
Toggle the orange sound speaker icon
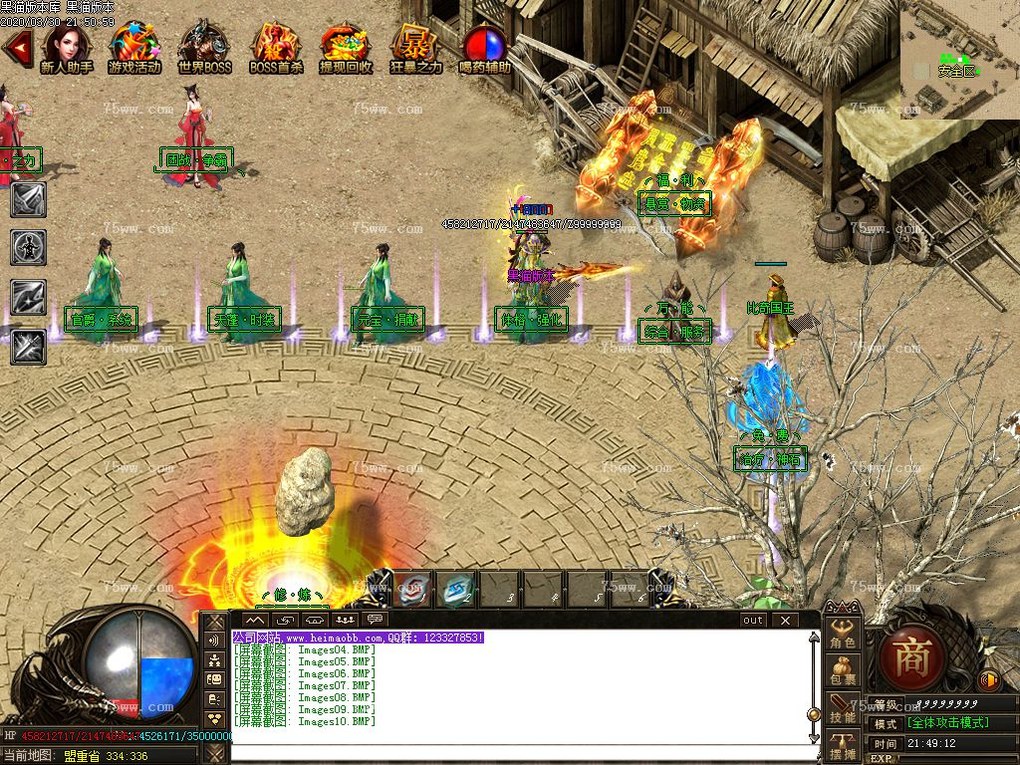point(989,680)
